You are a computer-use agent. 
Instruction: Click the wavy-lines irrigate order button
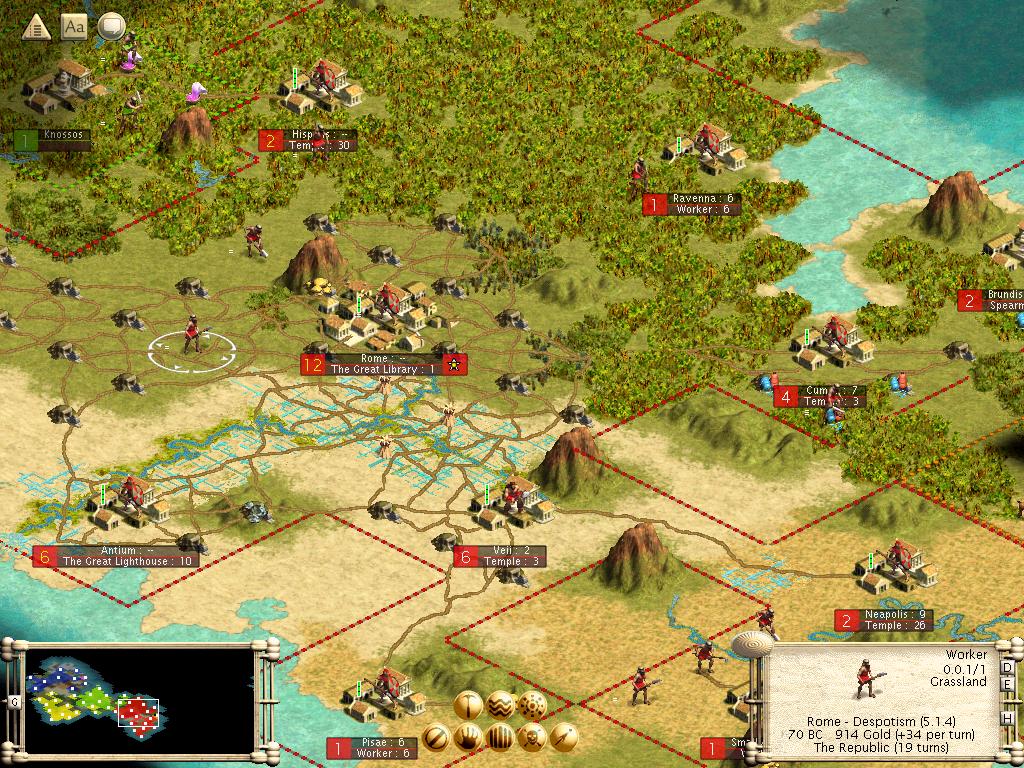pos(500,706)
